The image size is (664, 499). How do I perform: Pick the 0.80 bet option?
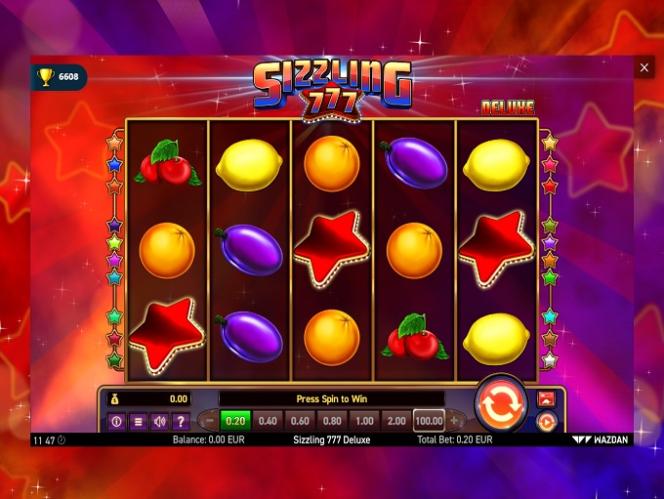(x=333, y=421)
